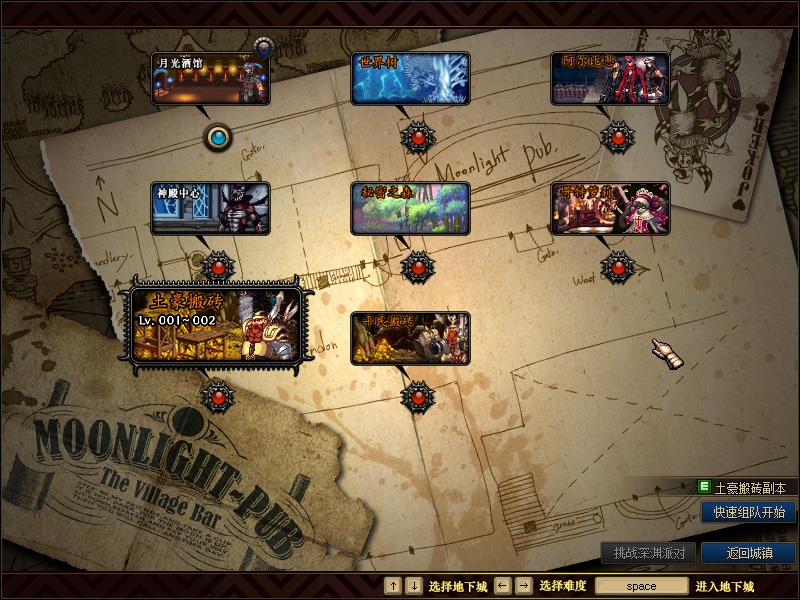The height and width of the screenshot is (600, 800).
Task: Choose the 世界树 dungeon tile
Action: click(410, 79)
